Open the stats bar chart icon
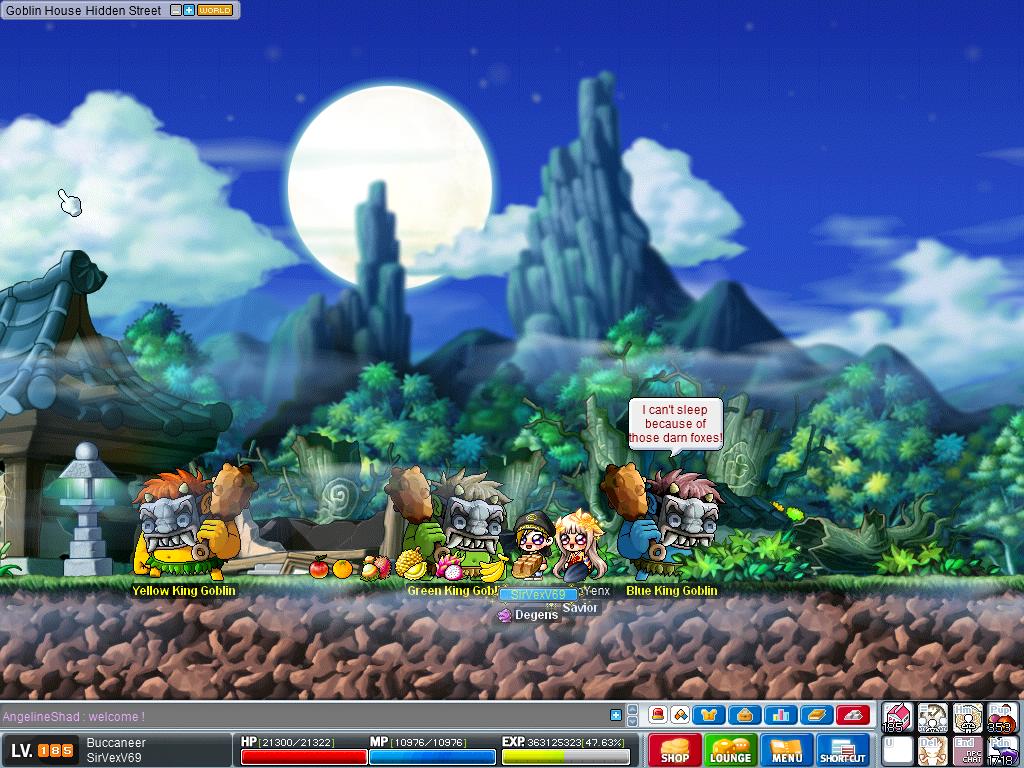 tap(781, 715)
